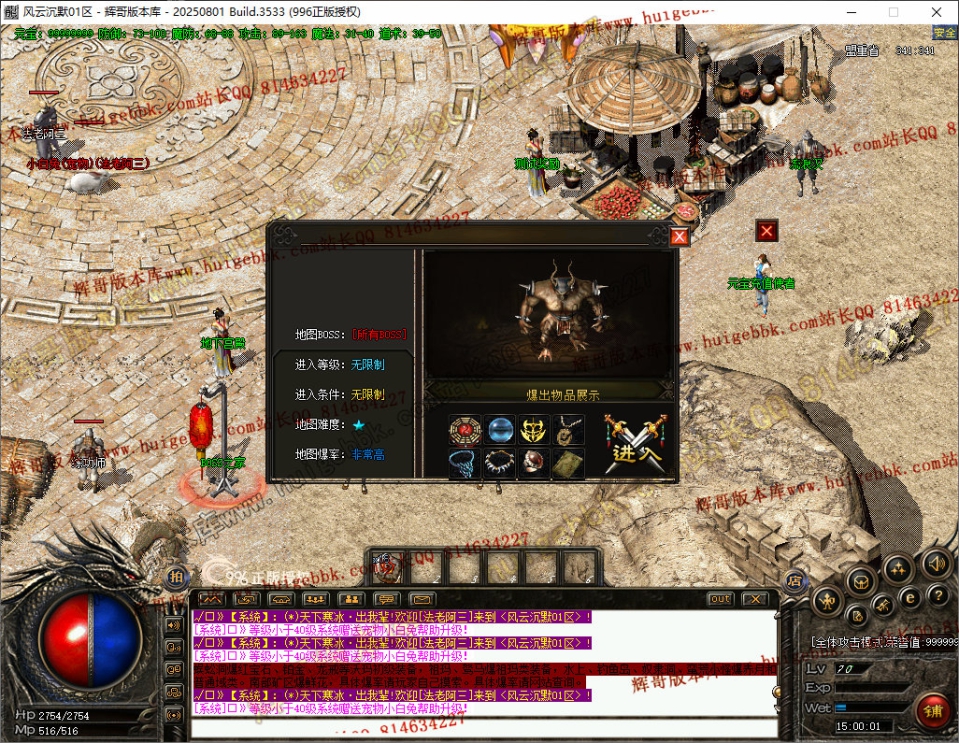The image size is (959, 743).
Task: View the fanged tooth necklace drop
Action: coord(500,464)
